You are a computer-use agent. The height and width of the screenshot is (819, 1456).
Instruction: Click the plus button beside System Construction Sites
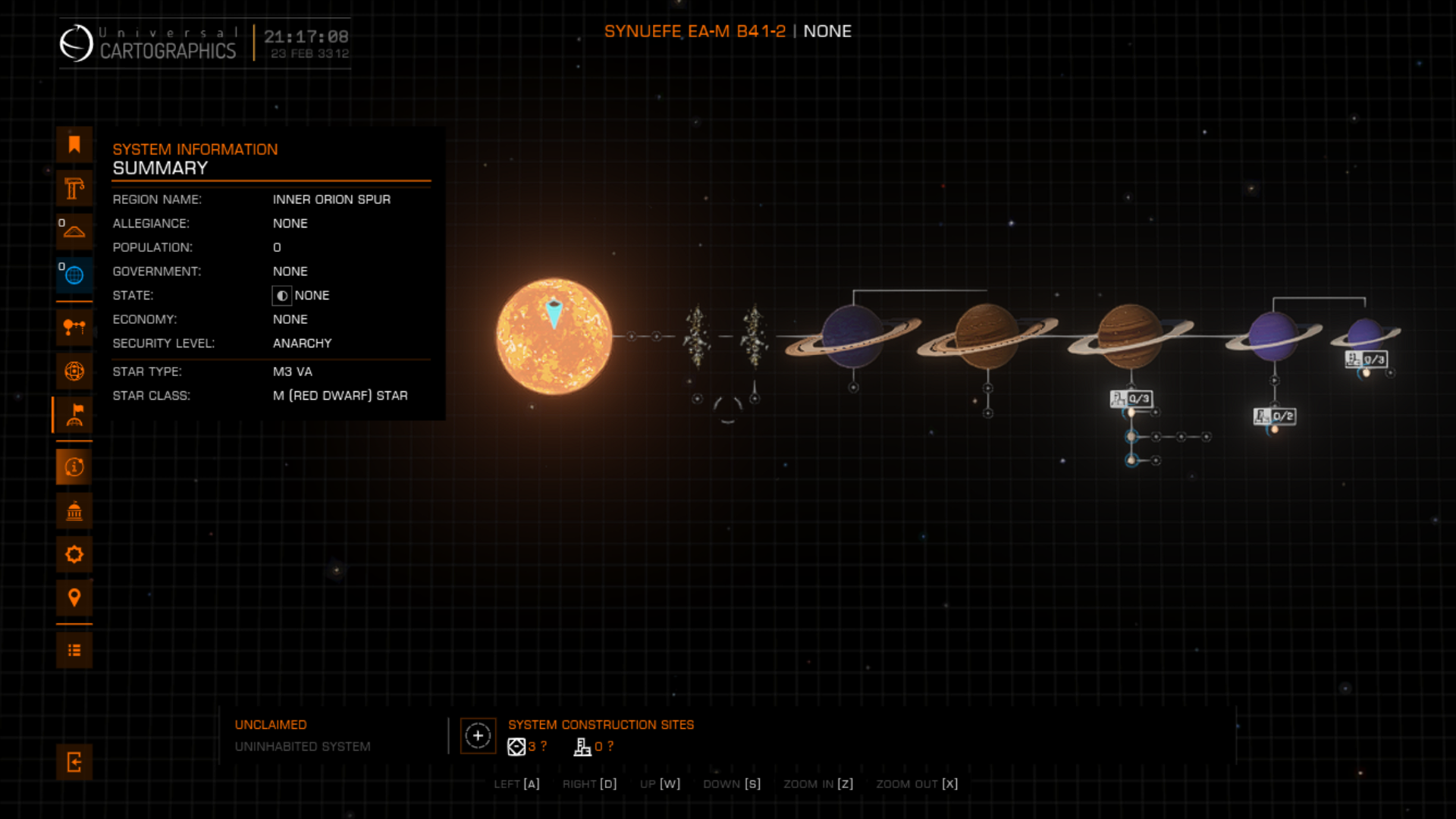(478, 736)
